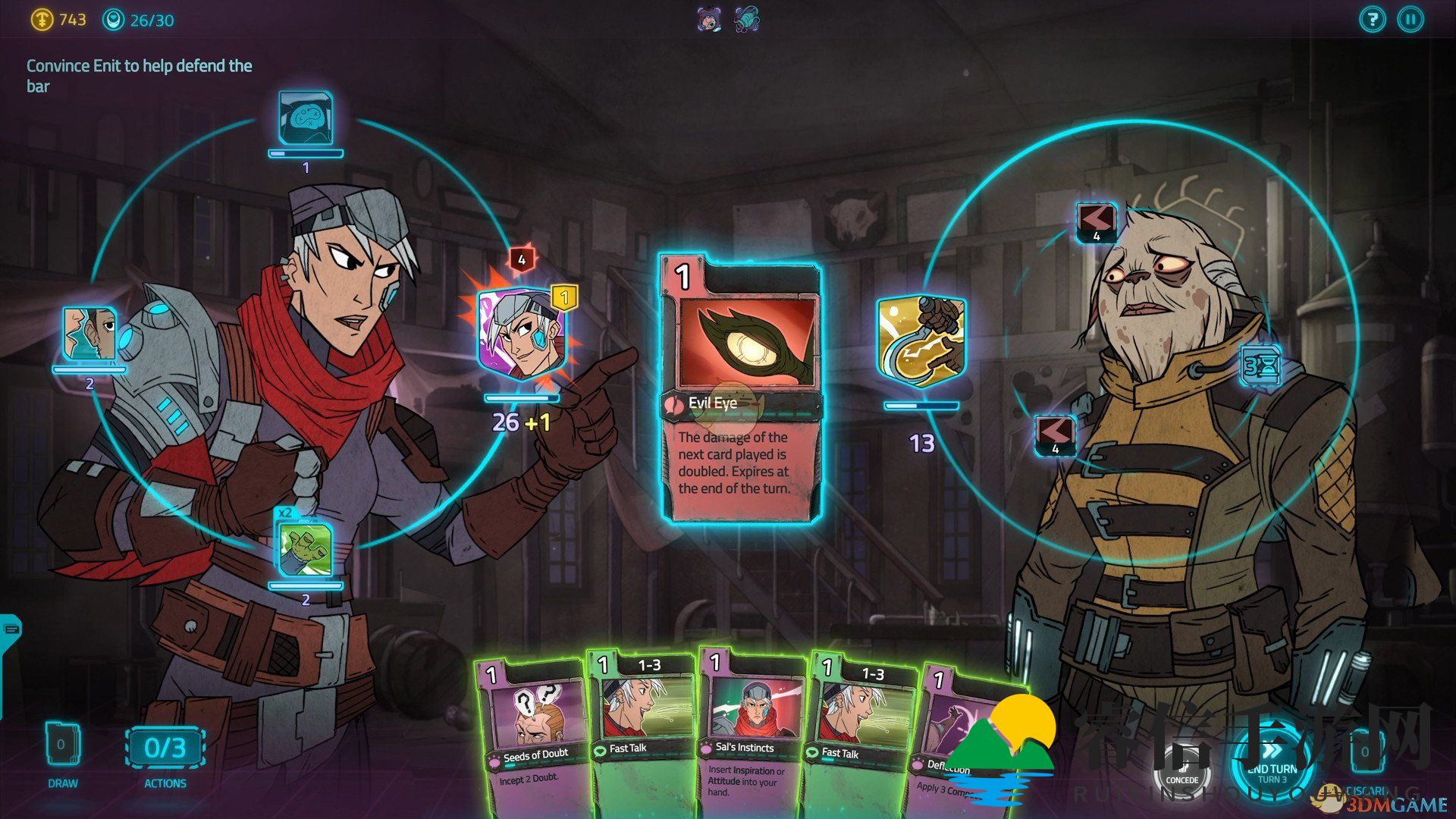The height and width of the screenshot is (819, 1456).
Task: Target the opponent's golden hook argument
Action: coord(921,341)
